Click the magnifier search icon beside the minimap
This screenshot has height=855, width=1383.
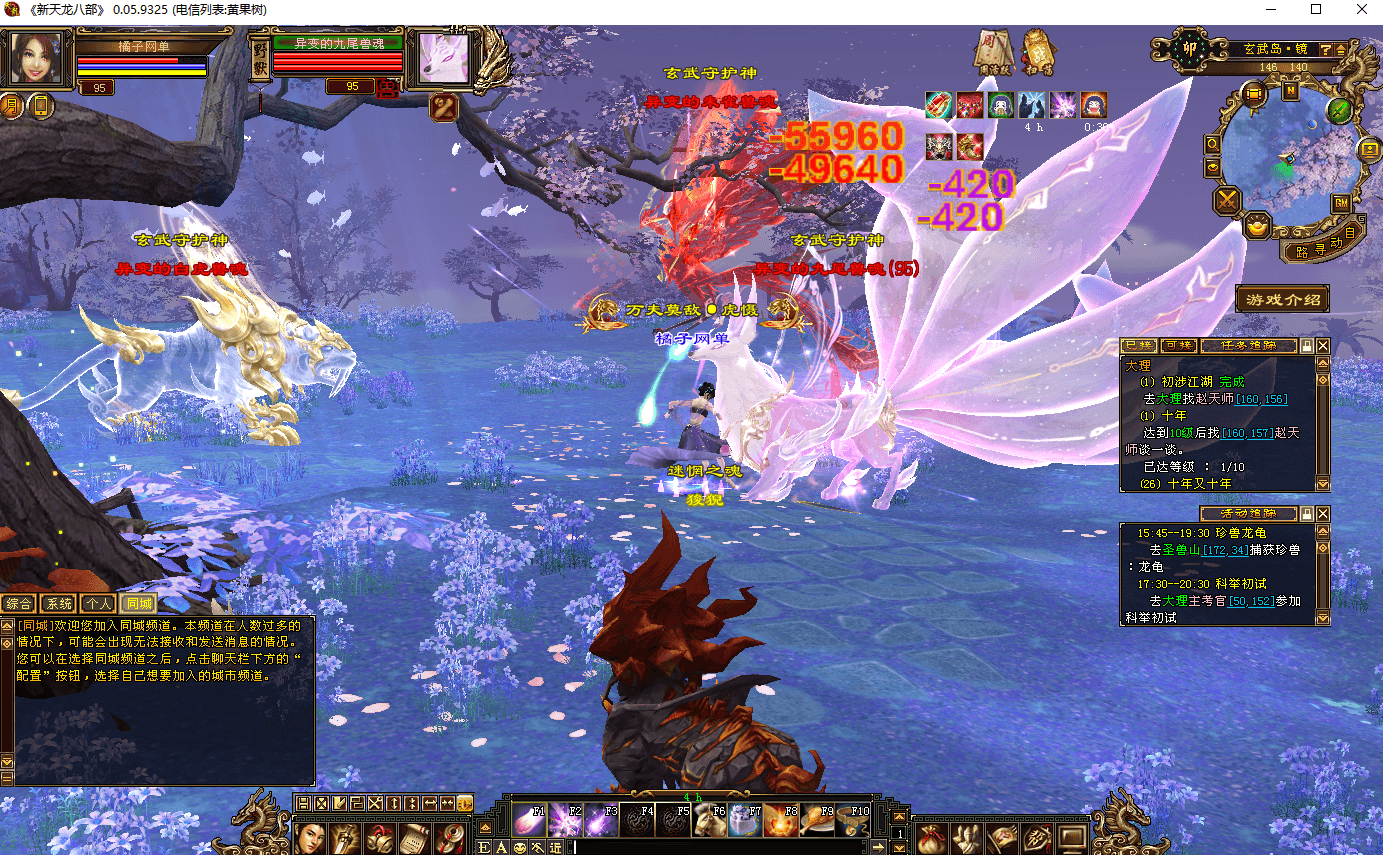[x=1213, y=144]
